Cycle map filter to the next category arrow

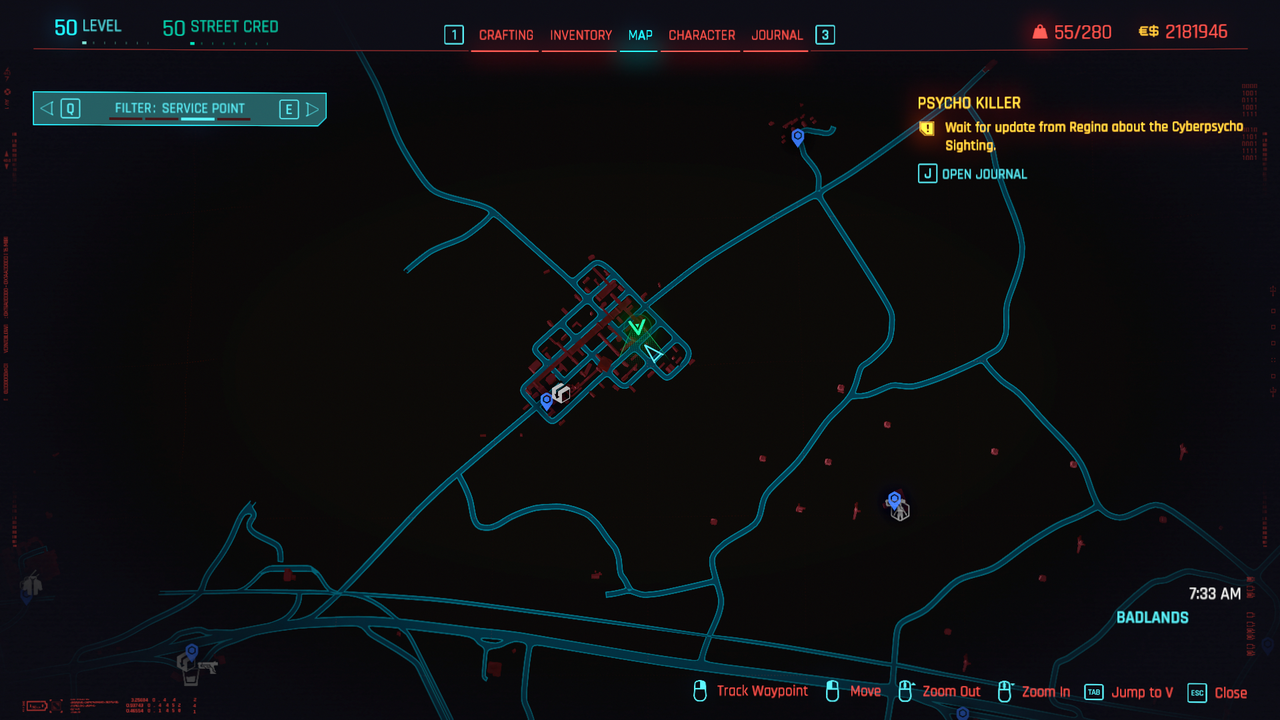pos(313,109)
